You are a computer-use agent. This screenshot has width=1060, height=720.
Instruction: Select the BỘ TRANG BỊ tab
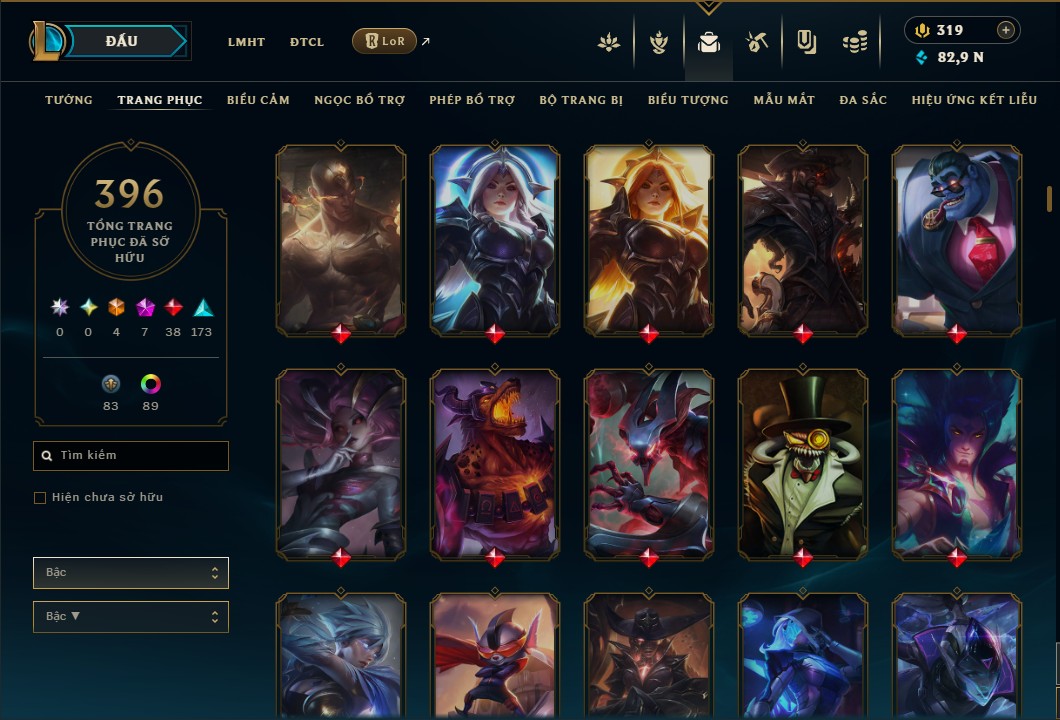tap(581, 100)
